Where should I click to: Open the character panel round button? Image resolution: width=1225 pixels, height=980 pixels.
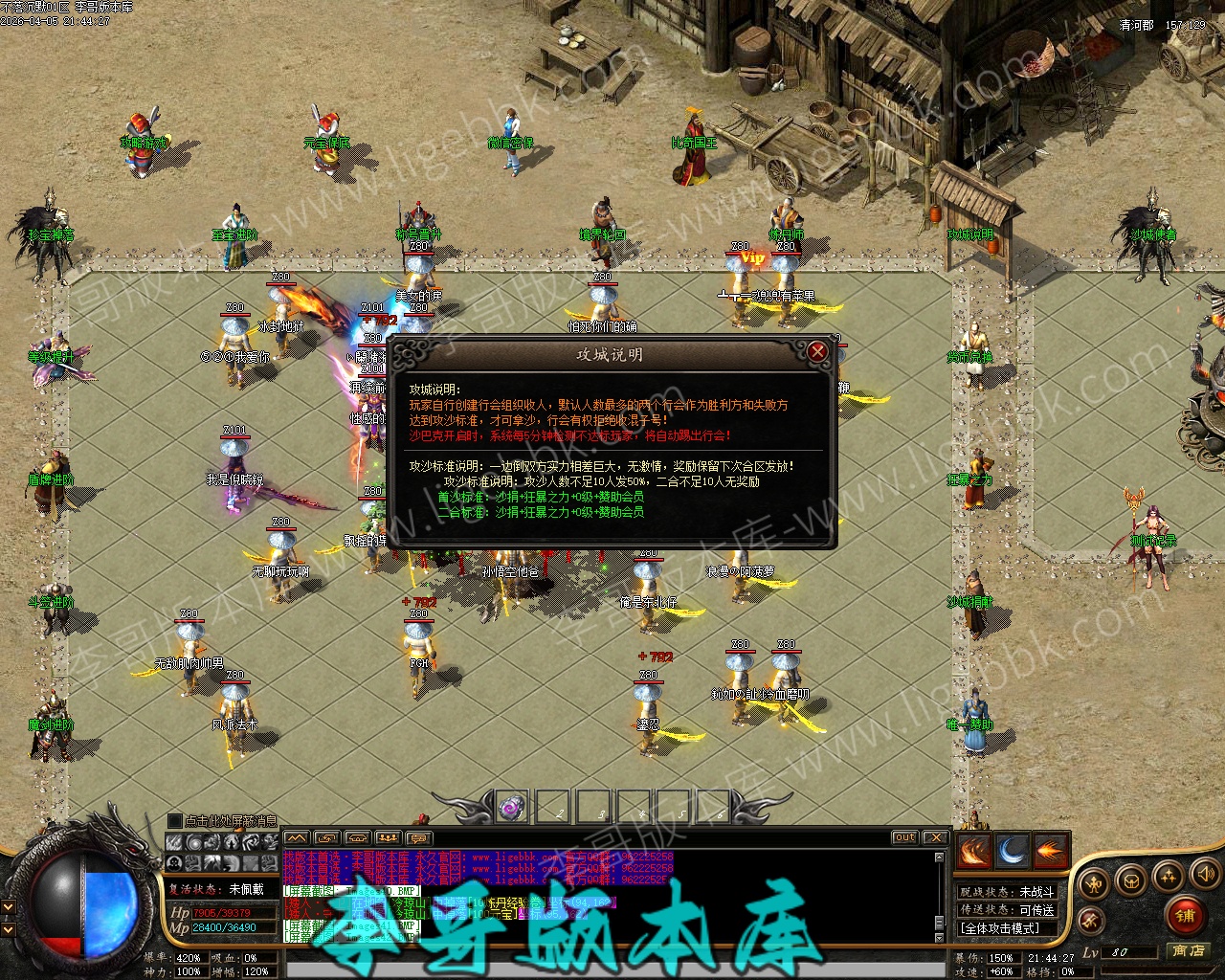pos(1094,881)
